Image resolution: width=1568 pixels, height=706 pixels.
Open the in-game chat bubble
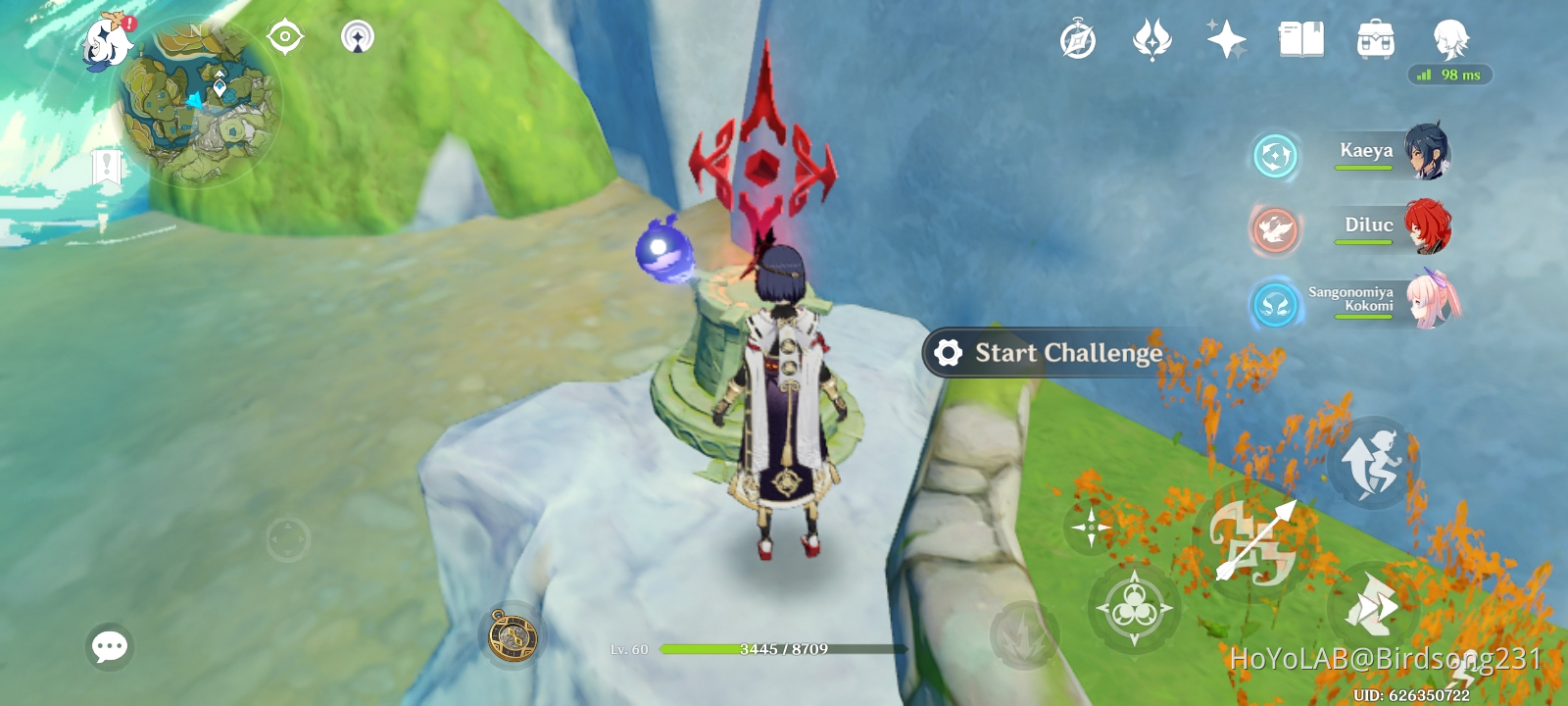(109, 645)
